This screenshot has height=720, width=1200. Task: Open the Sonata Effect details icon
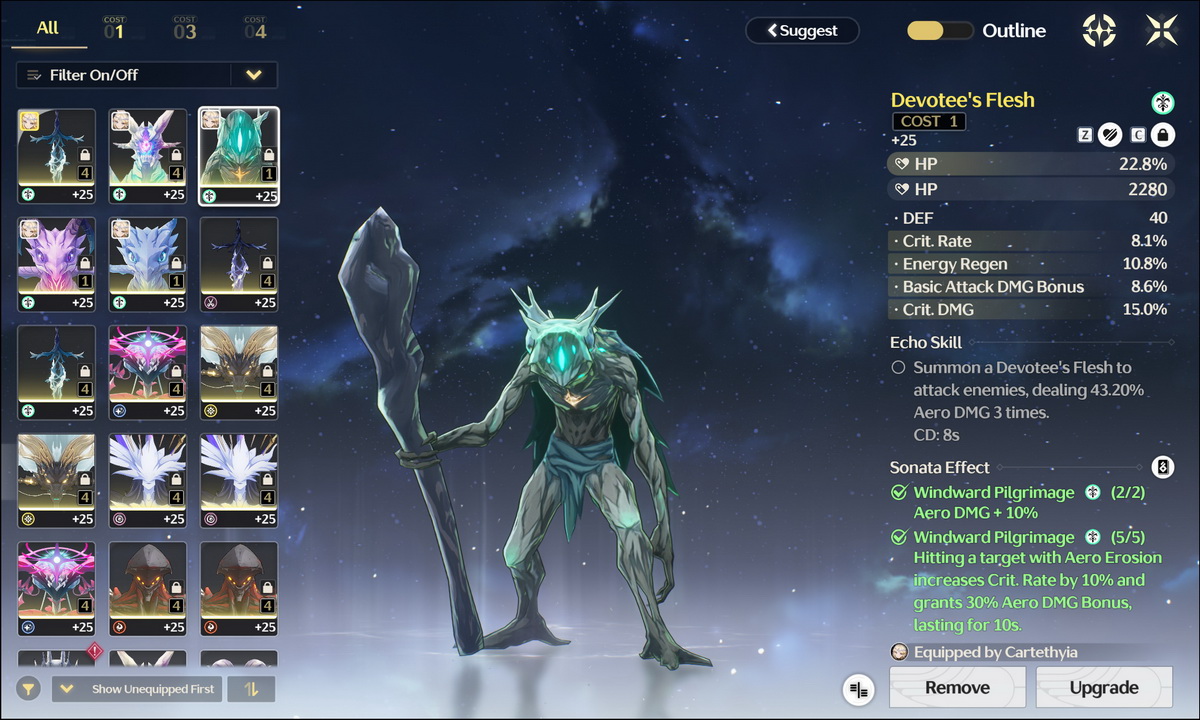click(1162, 467)
